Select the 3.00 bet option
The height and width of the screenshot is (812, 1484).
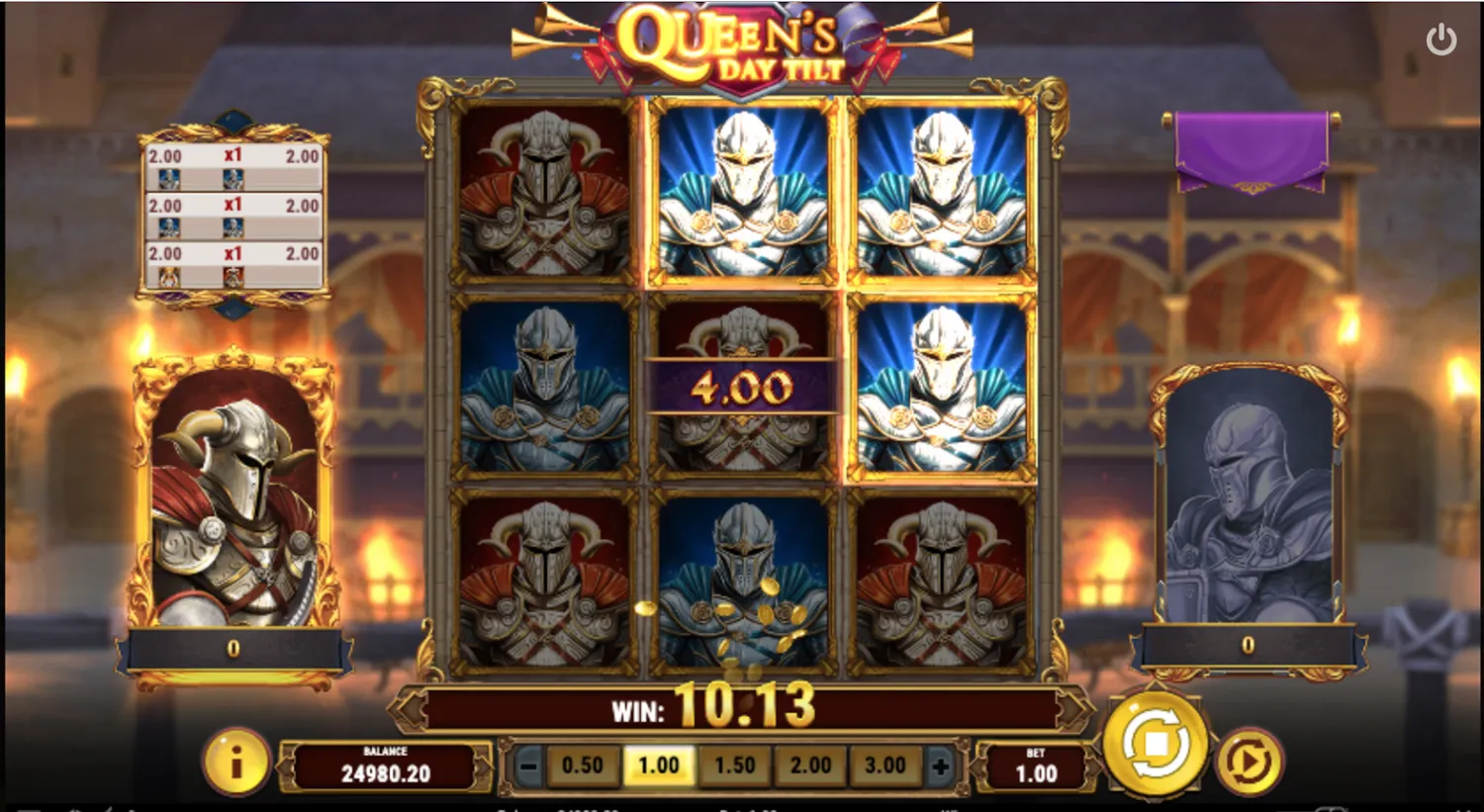[x=885, y=764]
